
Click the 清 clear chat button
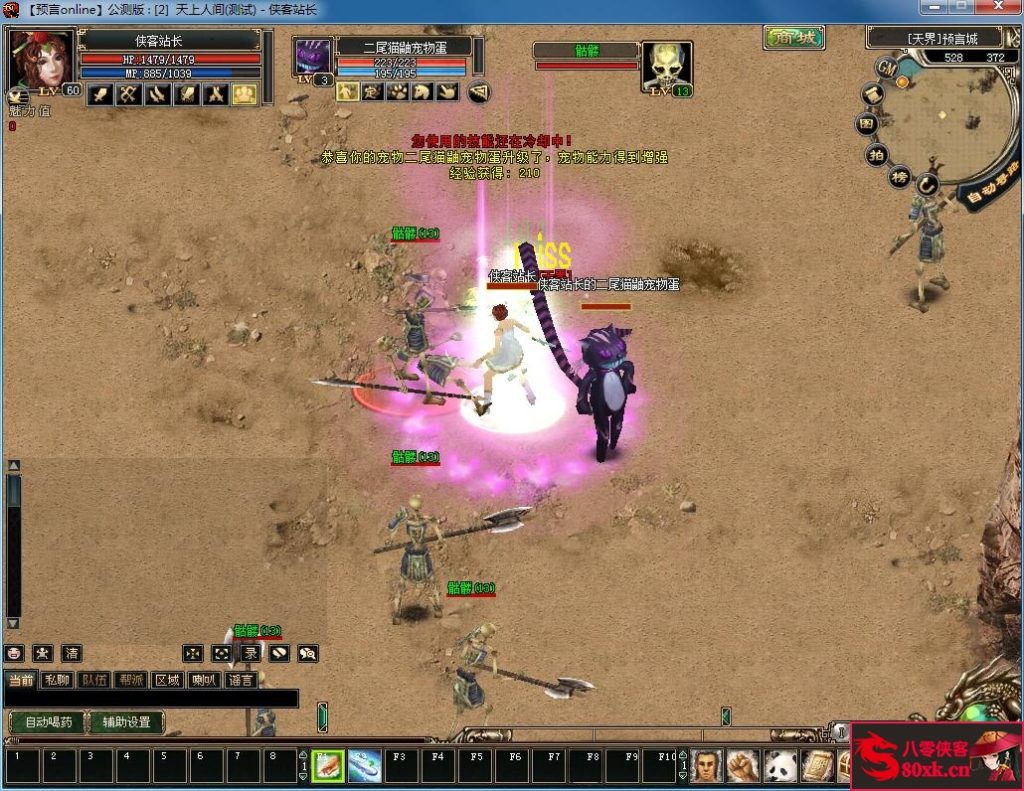[71, 653]
